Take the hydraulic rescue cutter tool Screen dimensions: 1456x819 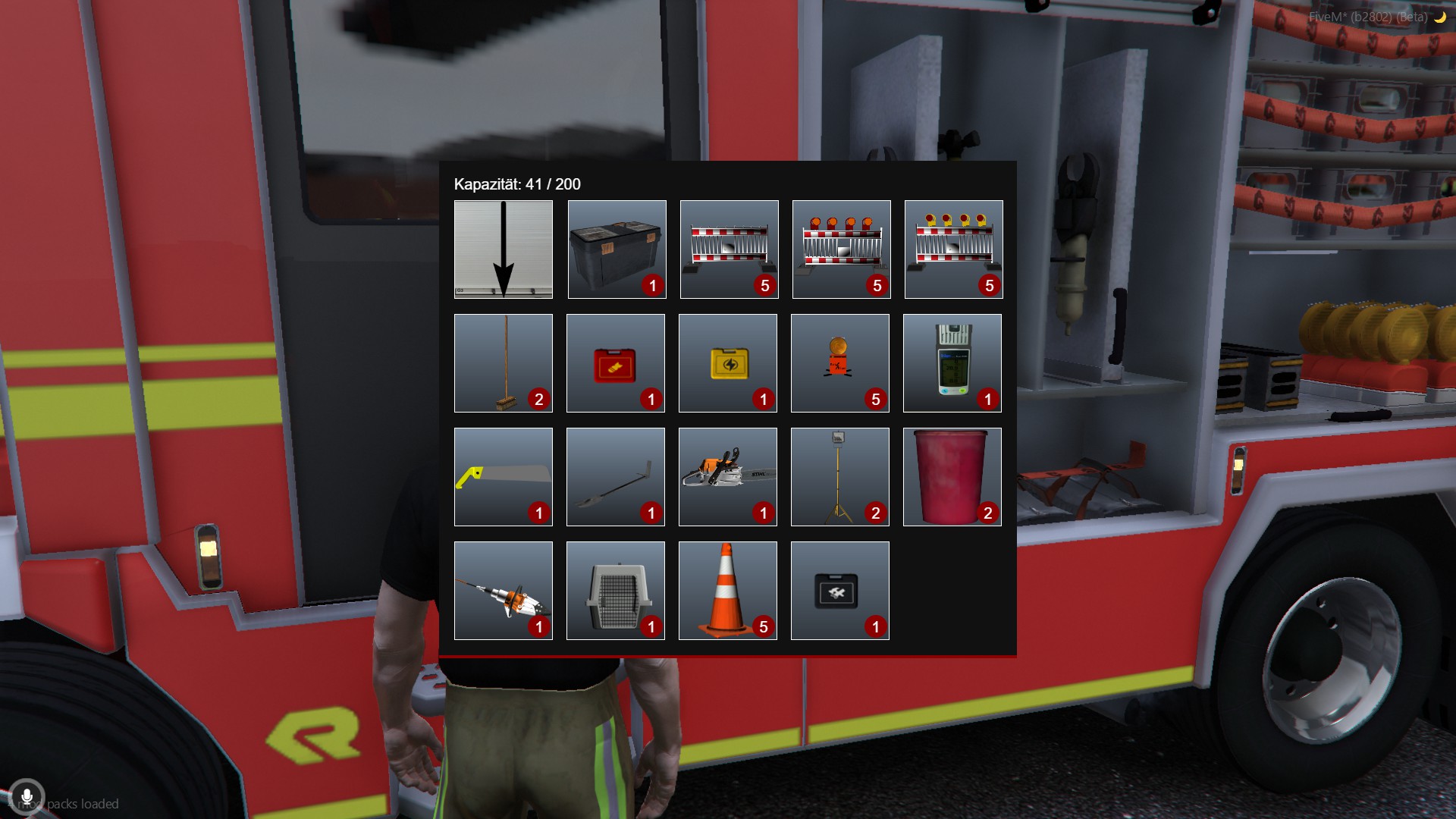504,591
